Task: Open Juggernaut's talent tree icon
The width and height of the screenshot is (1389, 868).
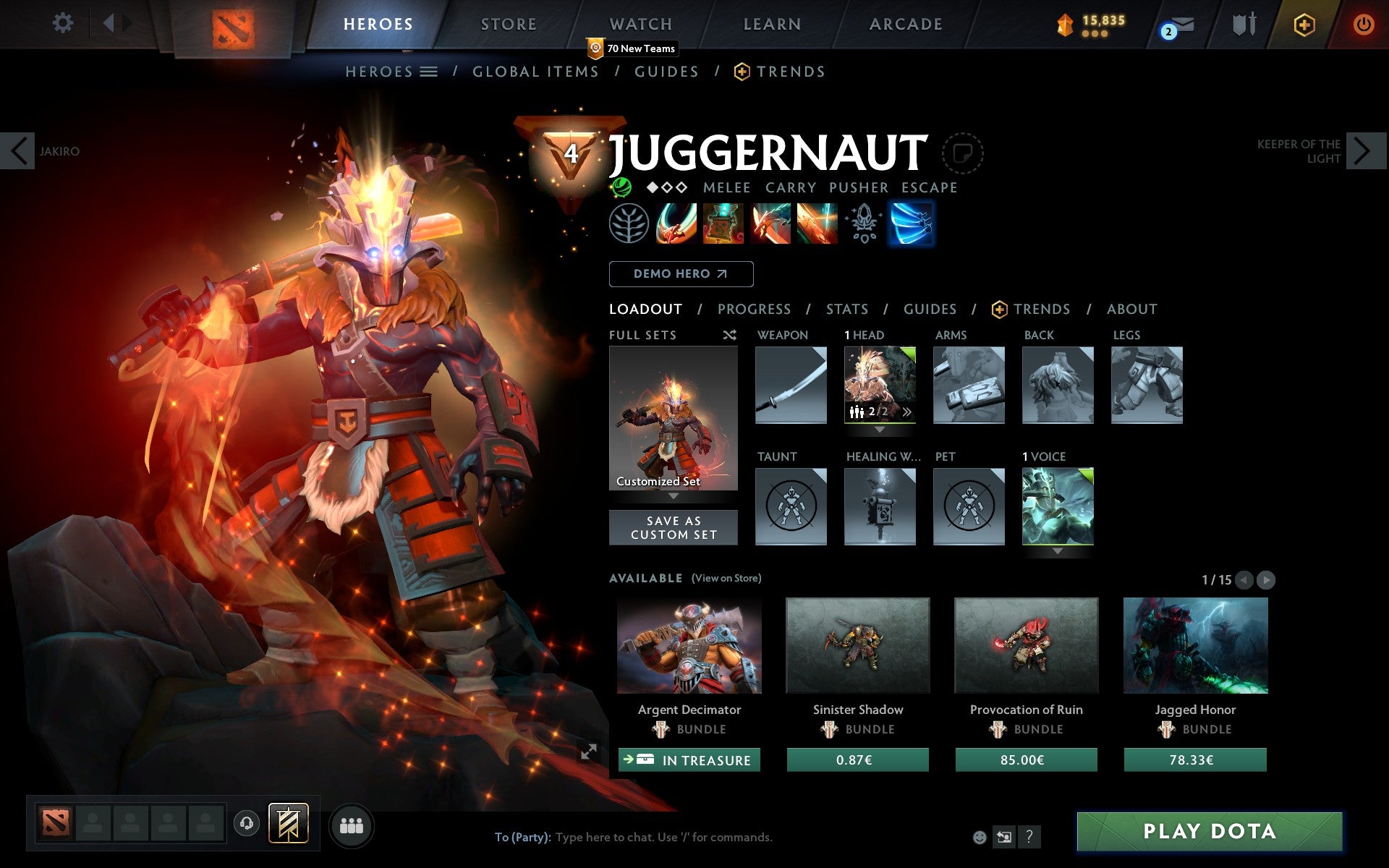Action: pyautogui.click(x=629, y=224)
